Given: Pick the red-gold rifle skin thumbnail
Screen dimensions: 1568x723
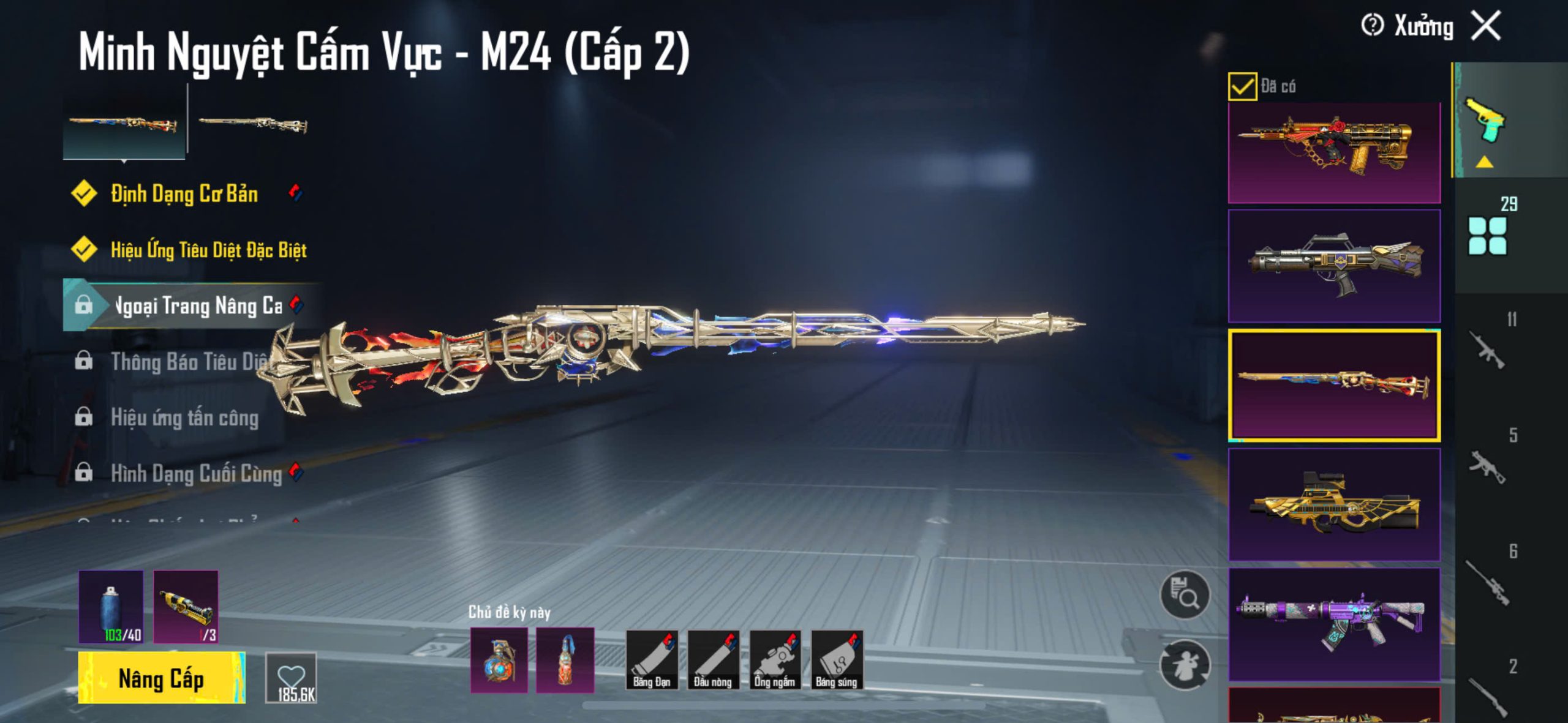Looking at the screenshot, I should [x=1334, y=153].
